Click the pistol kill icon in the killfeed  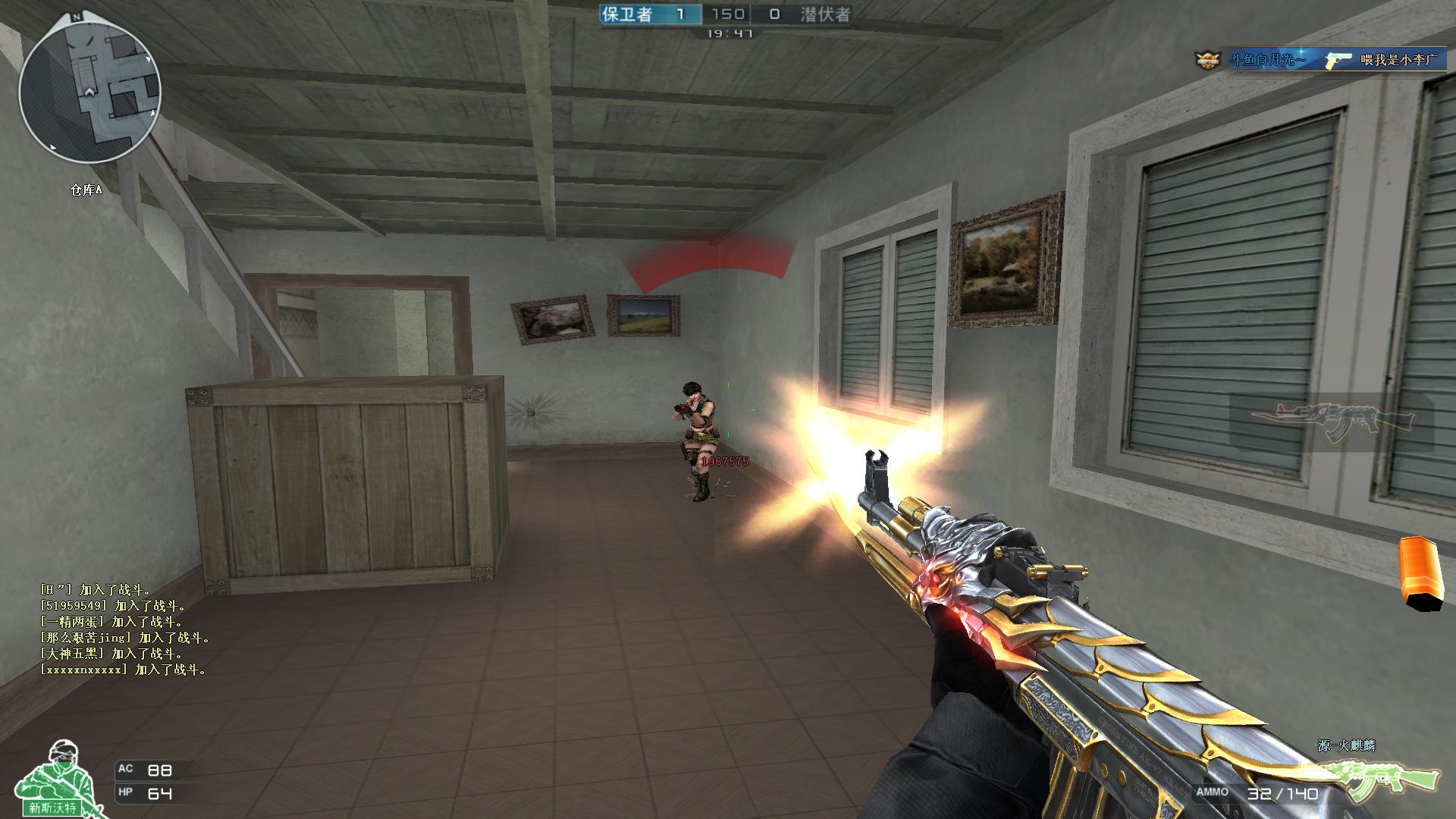coord(1335,58)
